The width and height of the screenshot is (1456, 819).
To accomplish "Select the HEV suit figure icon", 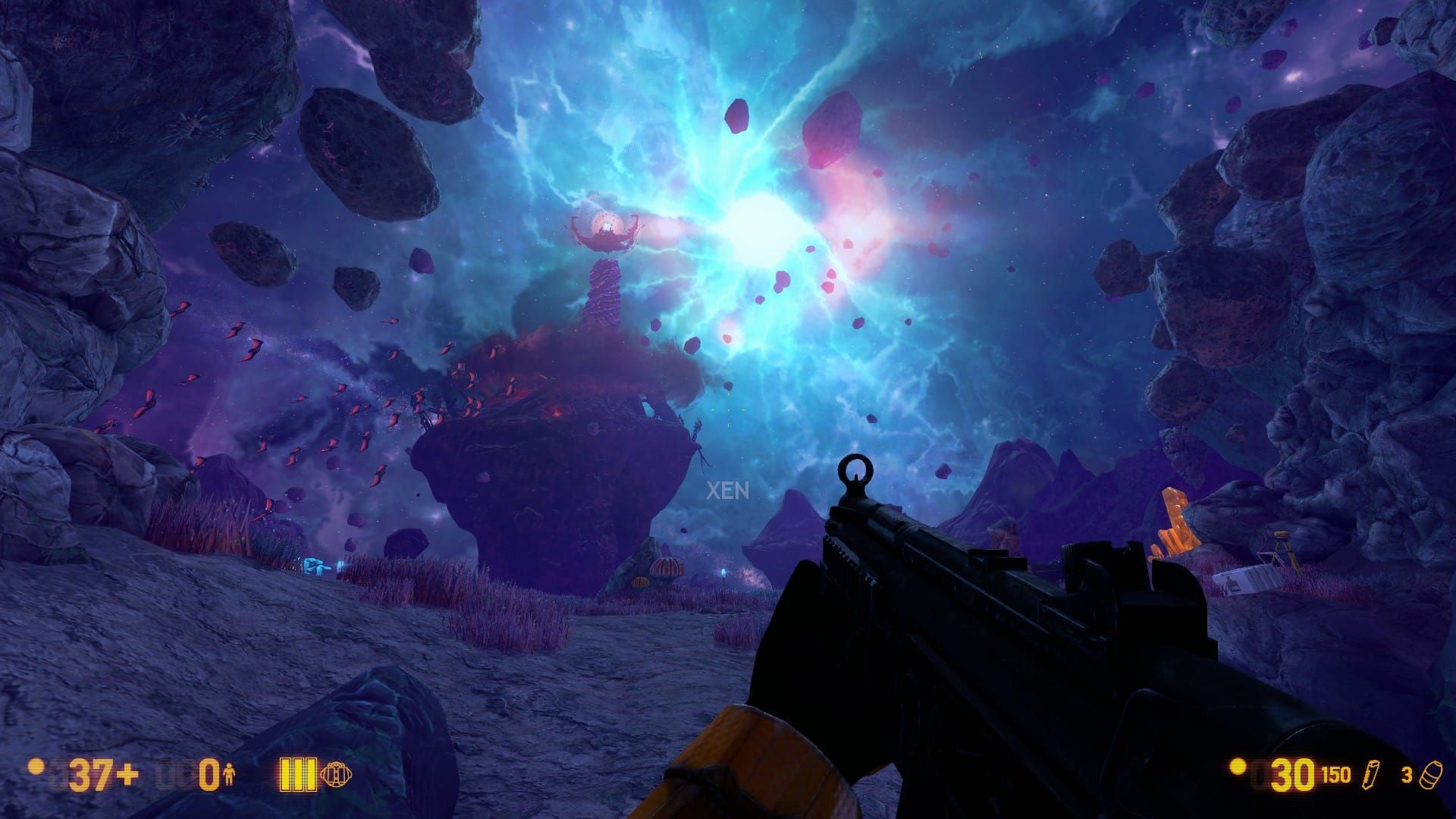I will [x=230, y=775].
